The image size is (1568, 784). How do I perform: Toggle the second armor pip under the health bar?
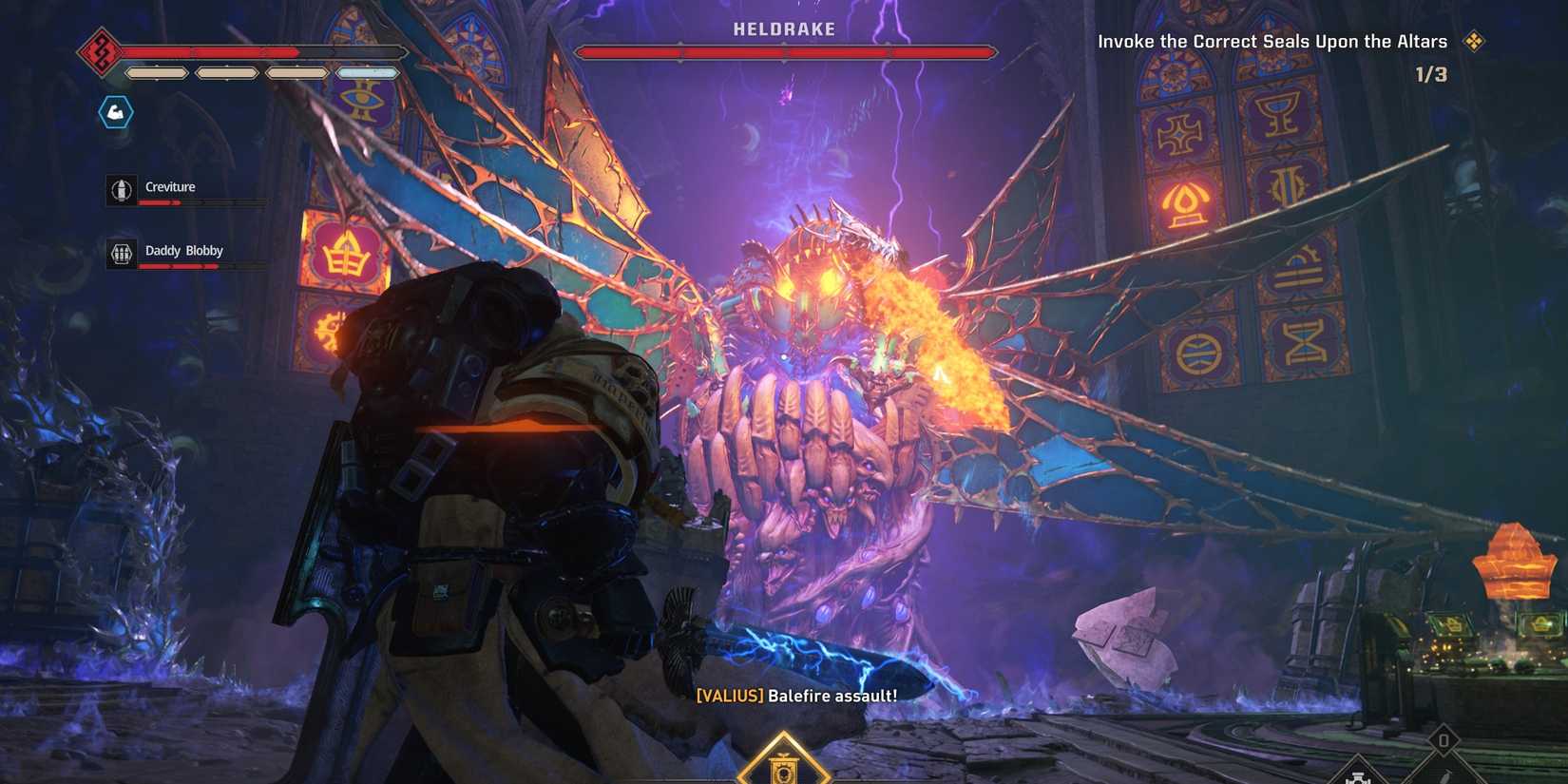[x=225, y=73]
